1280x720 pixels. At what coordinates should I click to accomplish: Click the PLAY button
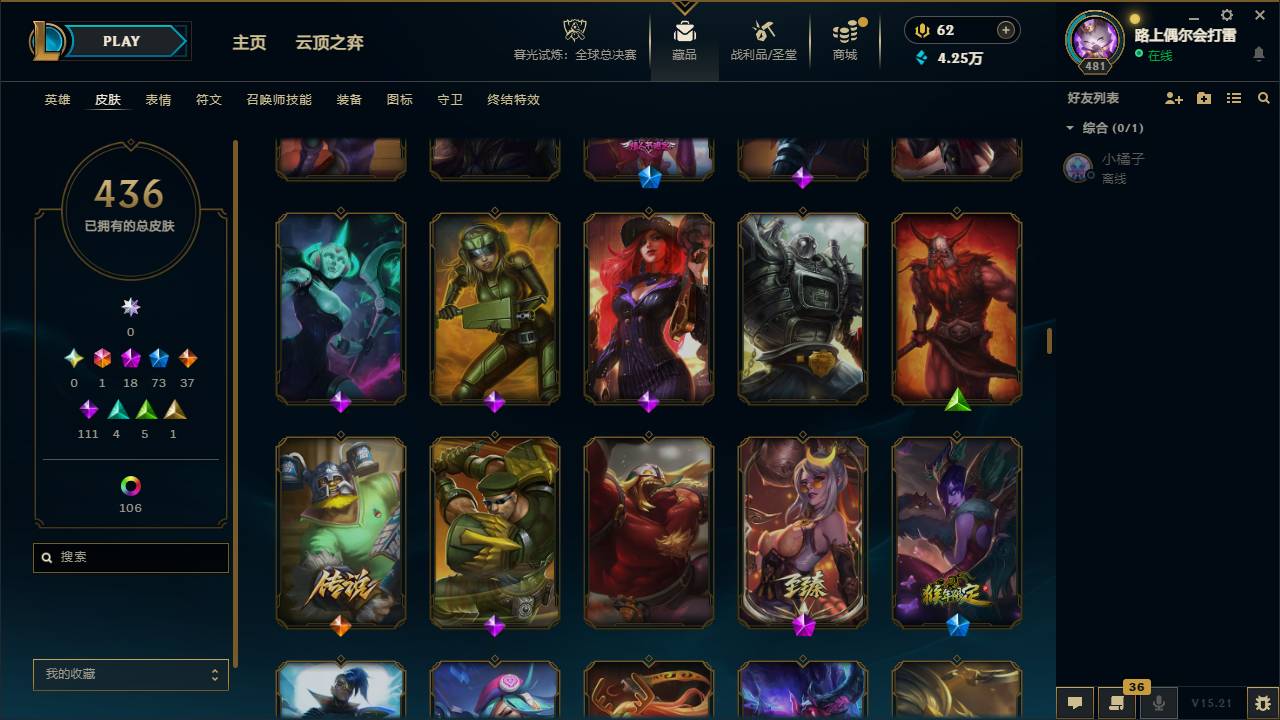point(120,41)
